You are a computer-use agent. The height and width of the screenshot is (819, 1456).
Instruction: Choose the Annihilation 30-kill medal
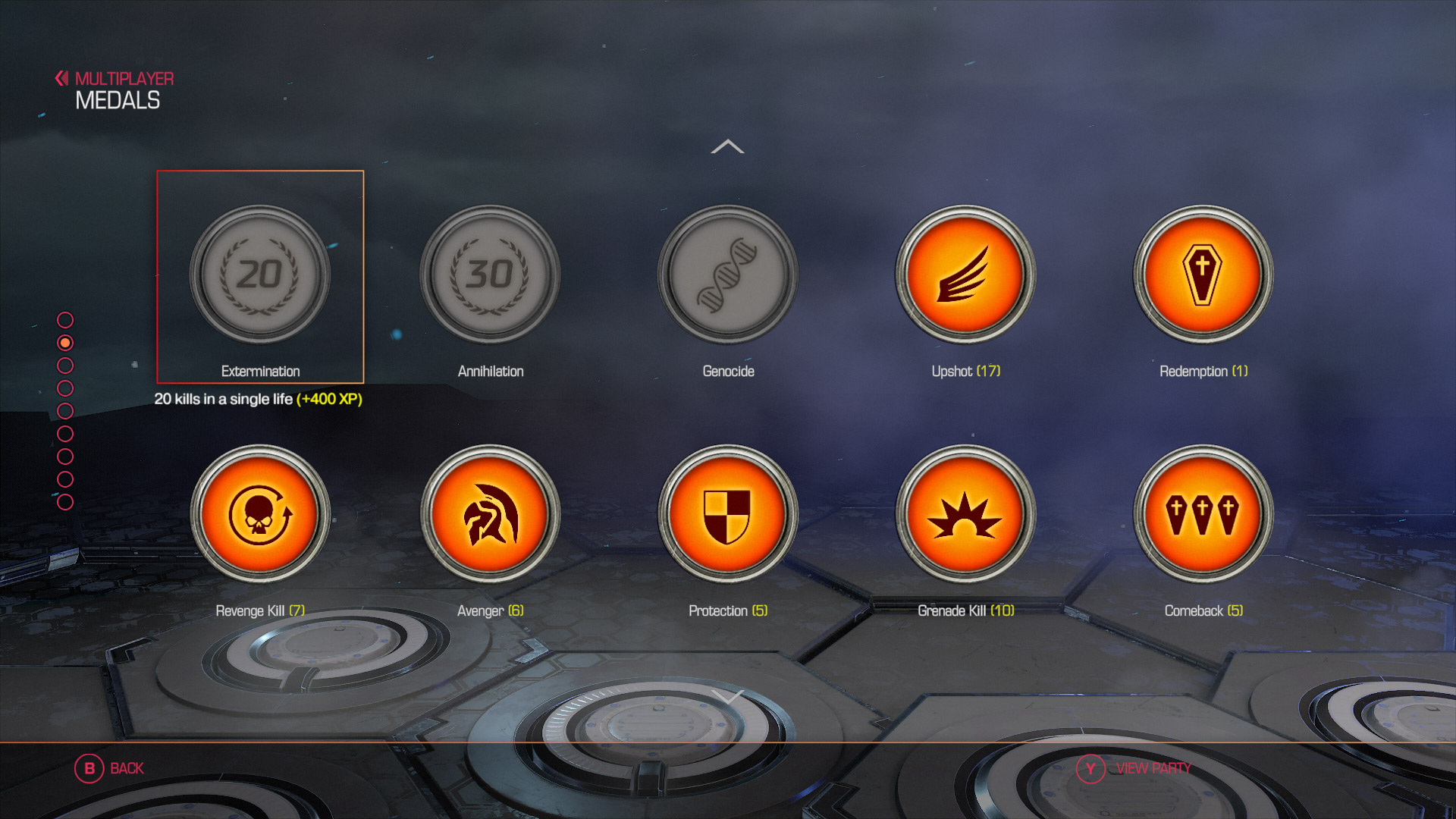click(x=490, y=275)
